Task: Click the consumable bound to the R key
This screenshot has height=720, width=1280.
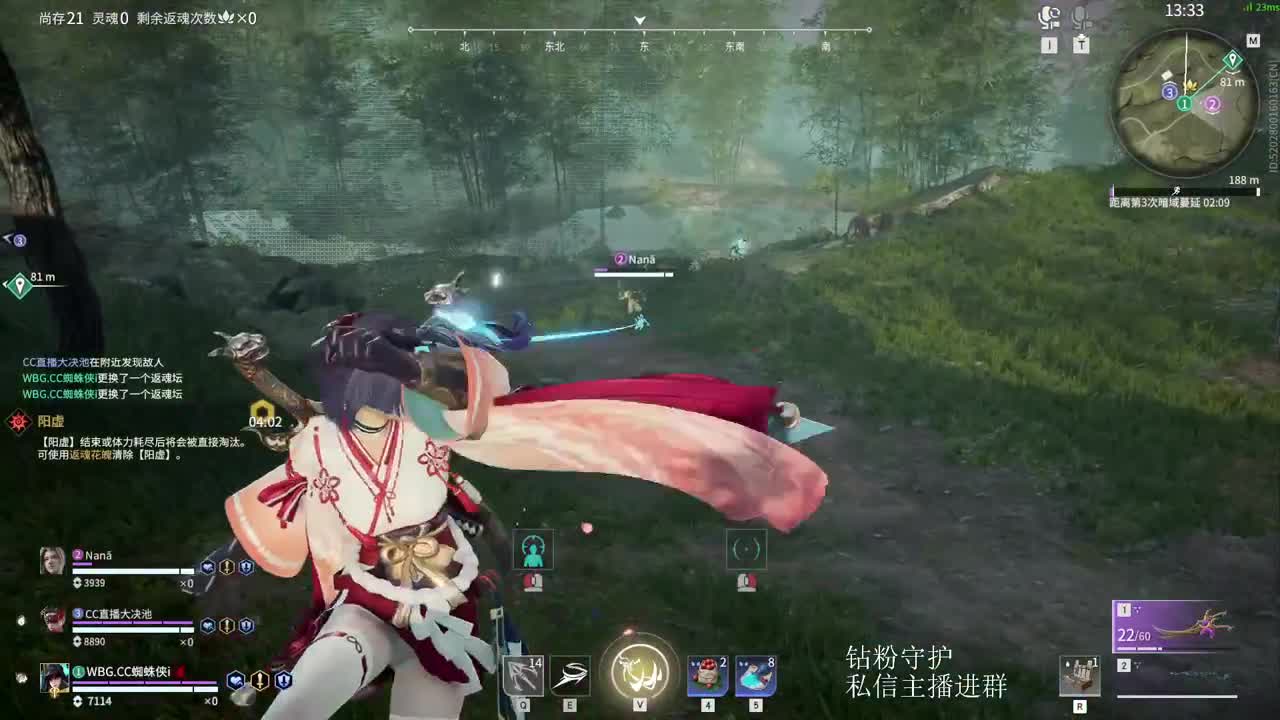Action: point(1081,677)
